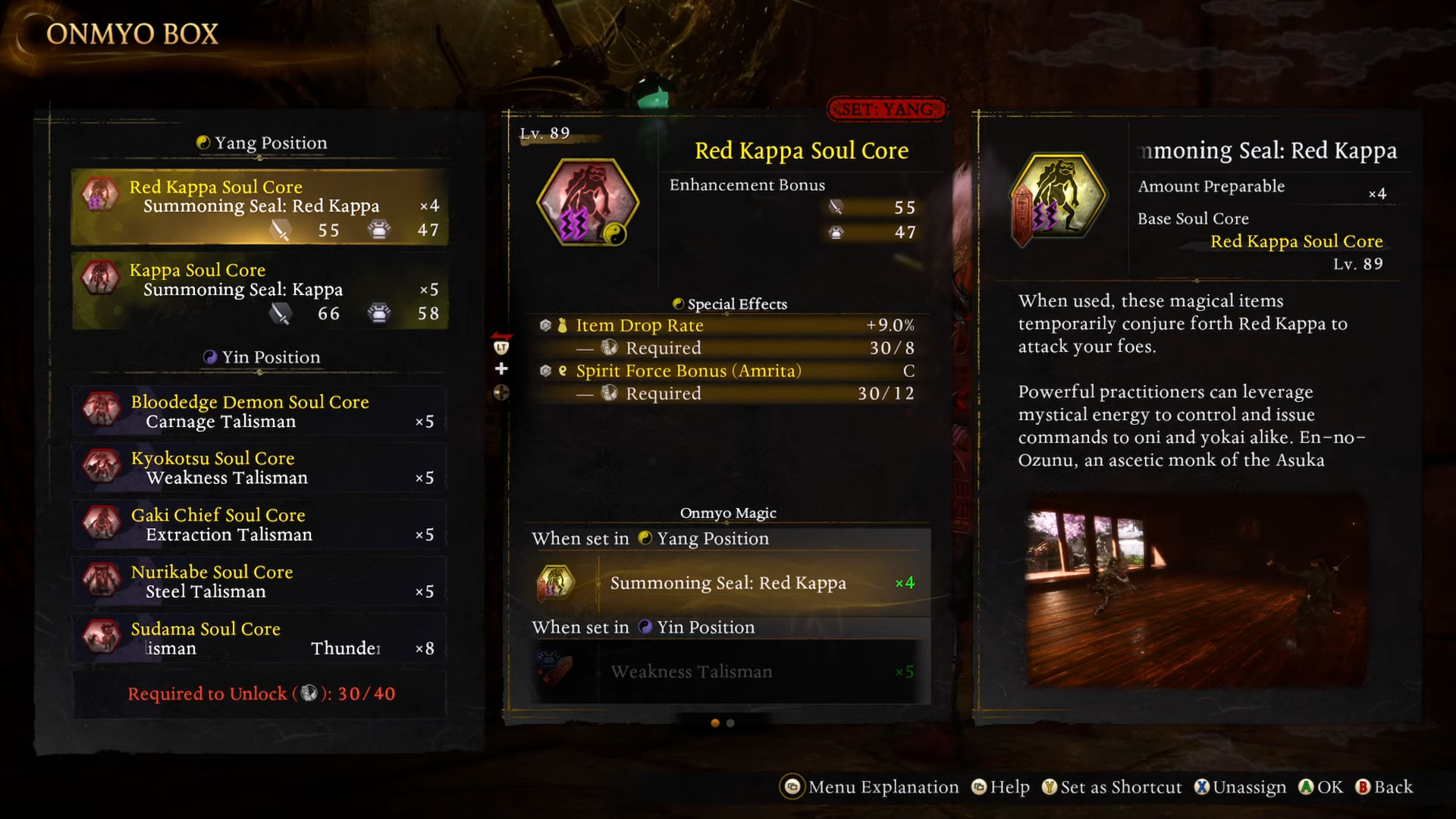This screenshot has height=819, width=1456.
Task: Select the dimmed Weakness Talisman option
Action: (x=726, y=672)
